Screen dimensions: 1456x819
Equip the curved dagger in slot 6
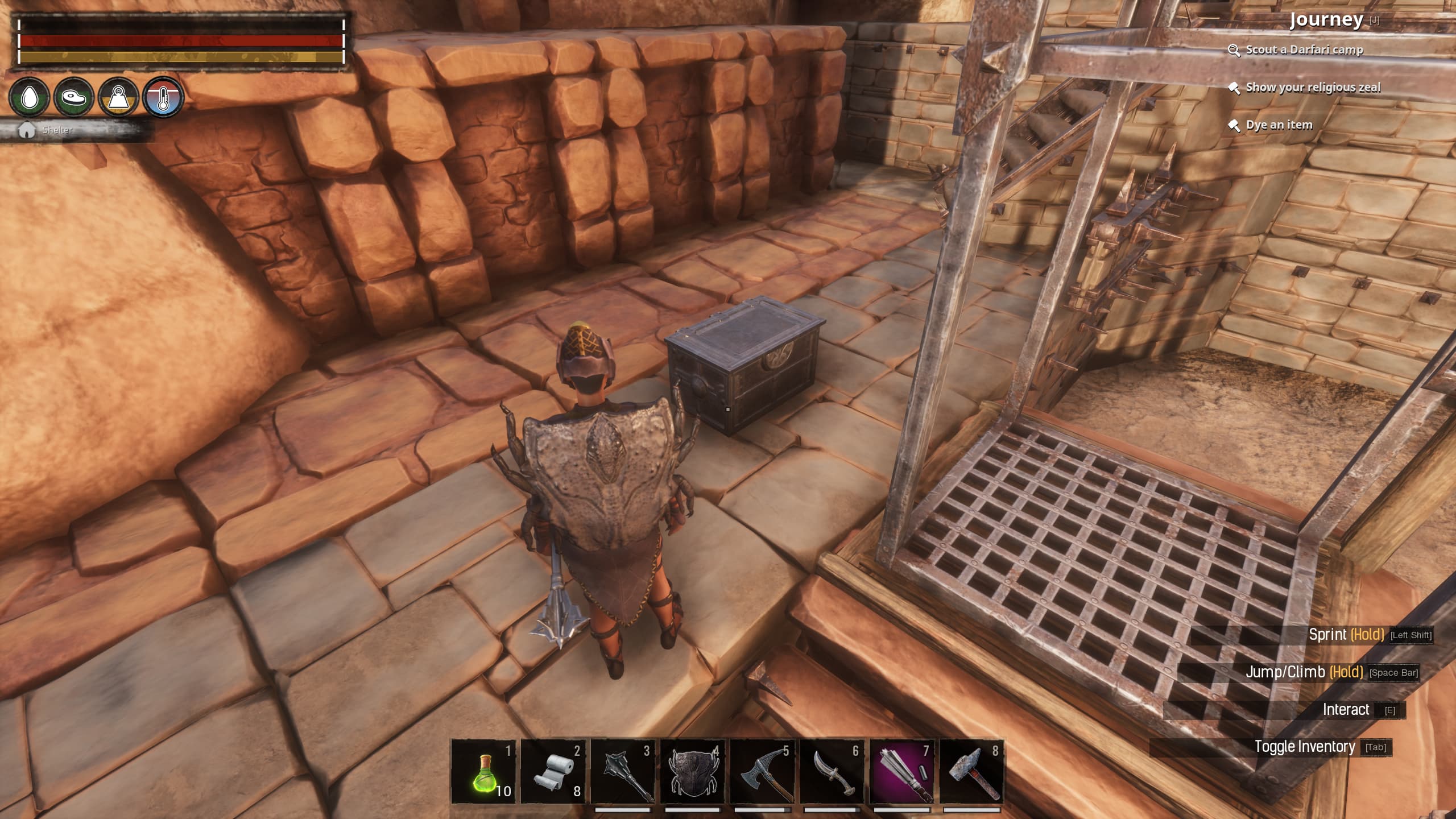click(832, 771)
